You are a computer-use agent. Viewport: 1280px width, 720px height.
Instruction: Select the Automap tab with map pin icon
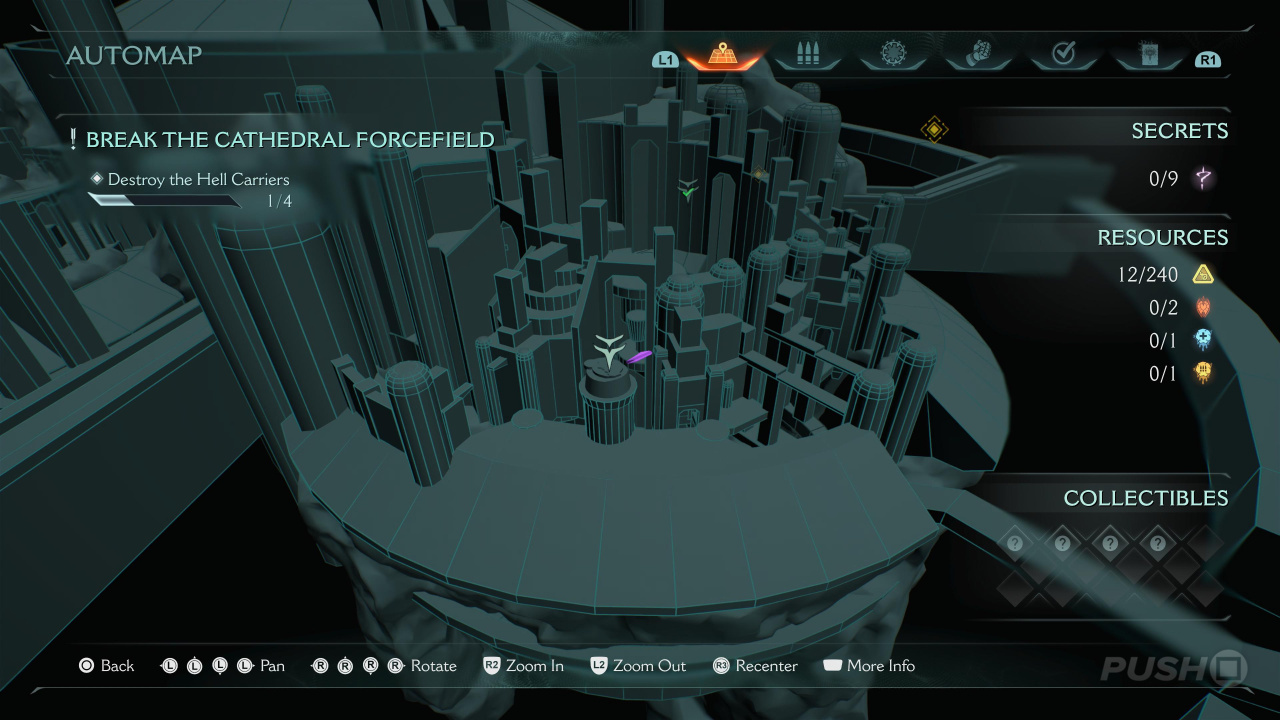click(722, 55)
